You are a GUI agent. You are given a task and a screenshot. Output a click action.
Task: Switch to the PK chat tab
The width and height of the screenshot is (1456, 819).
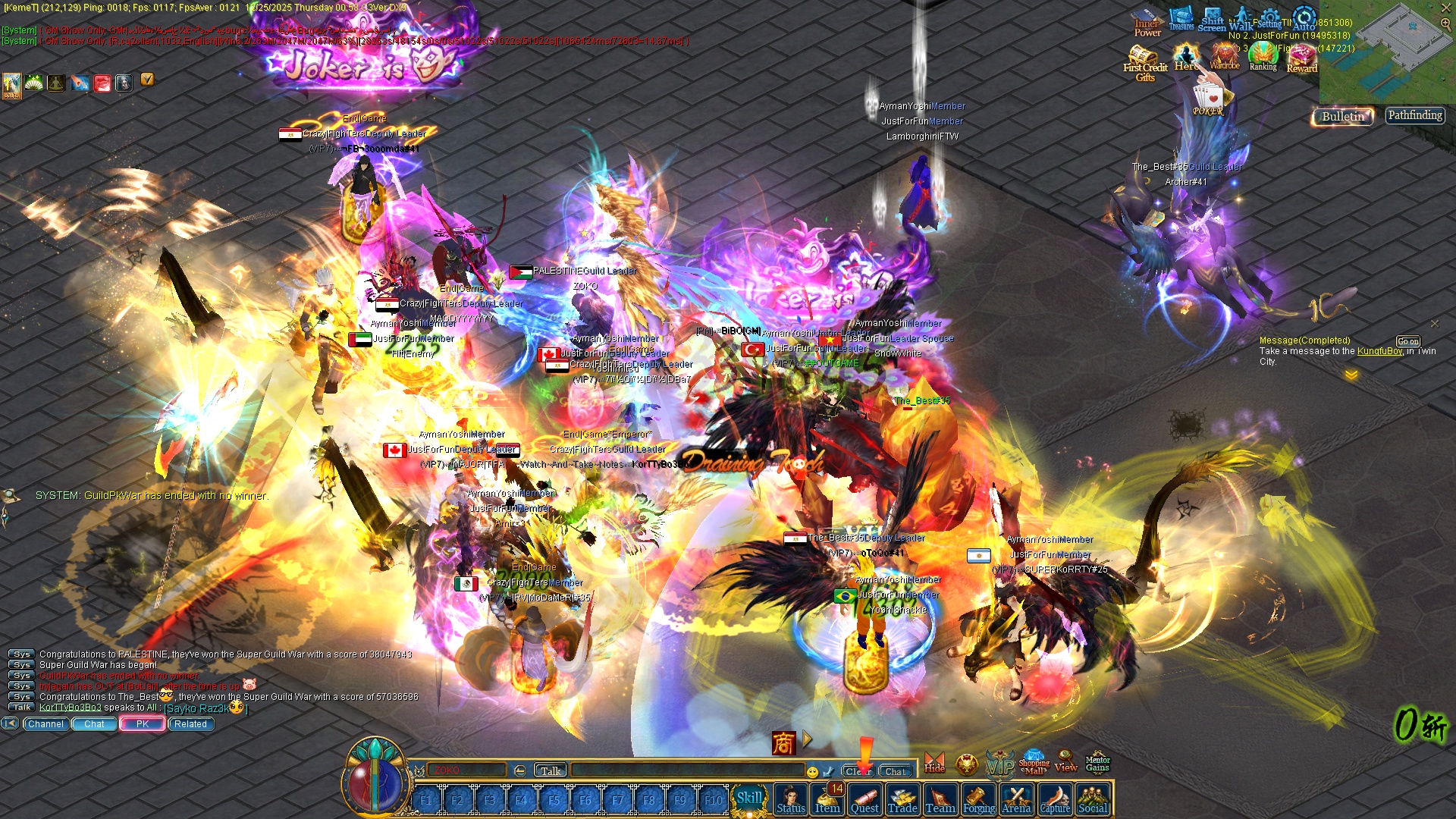click(x=143, y=724)
